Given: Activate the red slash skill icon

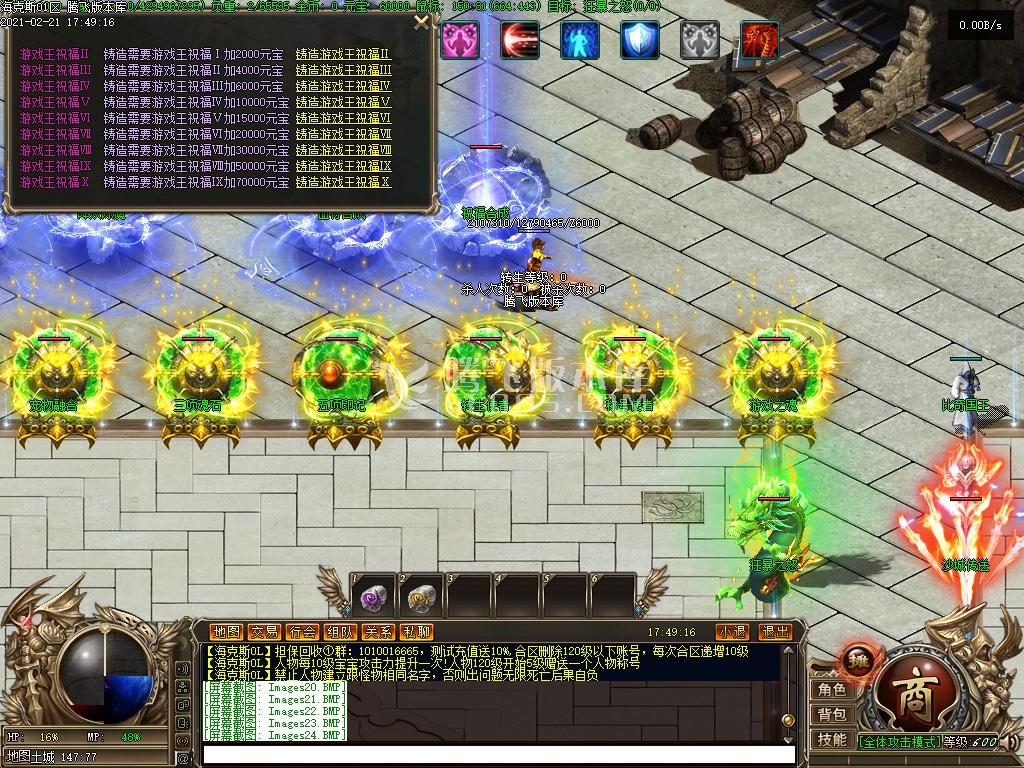Looking at the screenshot, I should click(x=520, y=40).
